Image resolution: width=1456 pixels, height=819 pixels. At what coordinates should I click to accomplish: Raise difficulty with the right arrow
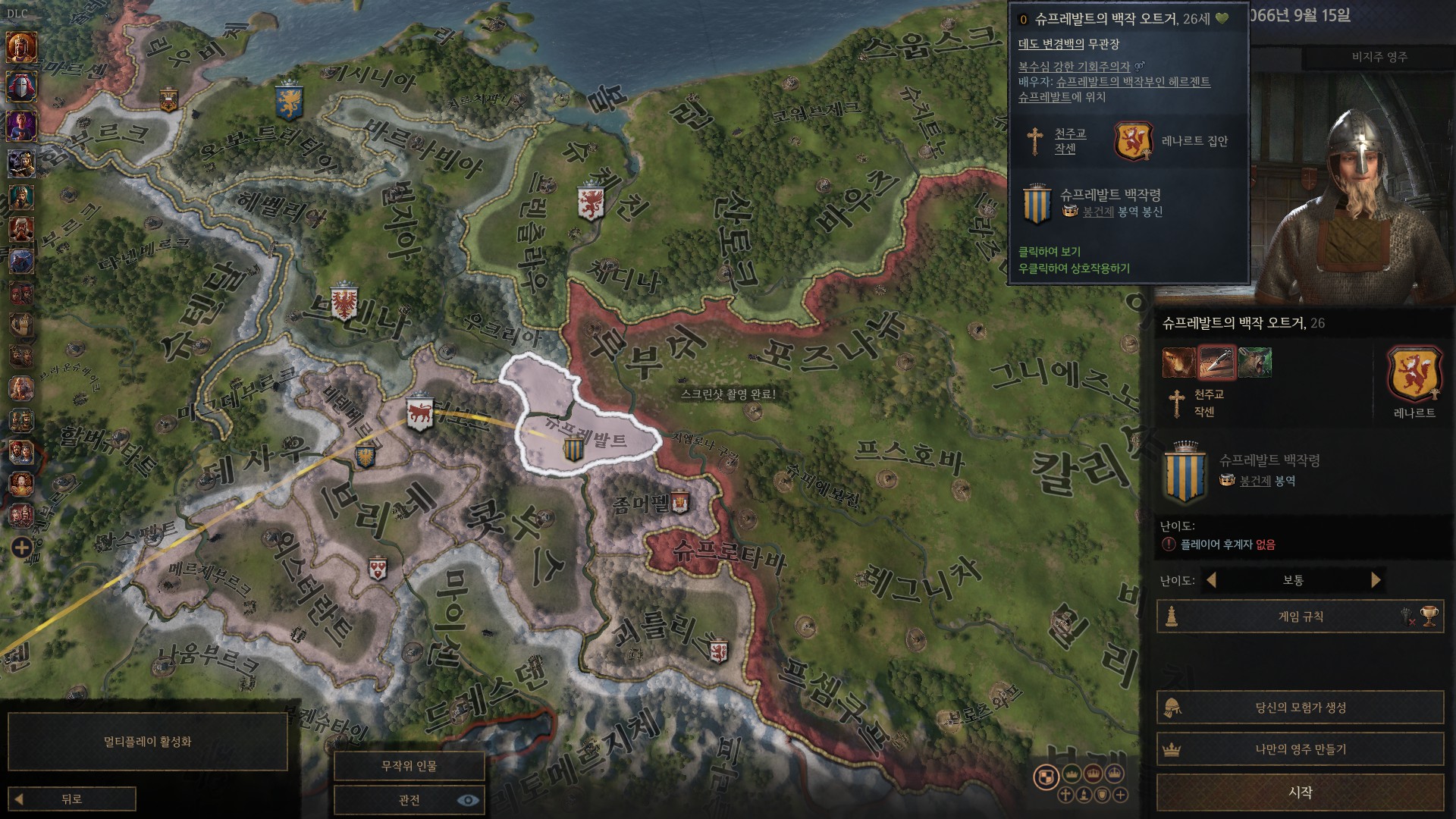pyautogui.click(x=1376, y=580)
